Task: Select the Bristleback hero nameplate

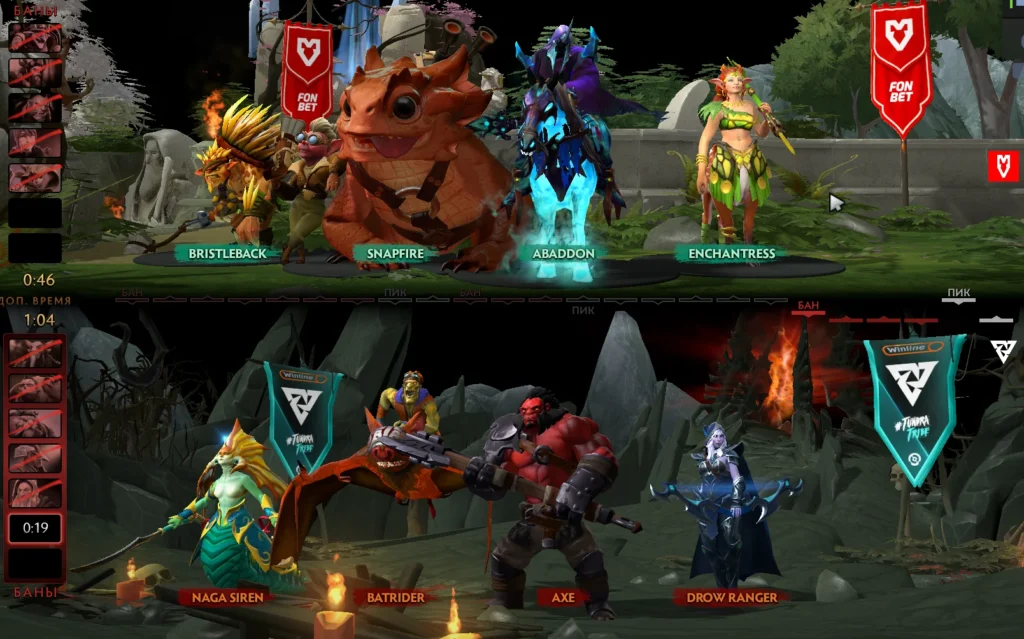Action: coord(227,254)
